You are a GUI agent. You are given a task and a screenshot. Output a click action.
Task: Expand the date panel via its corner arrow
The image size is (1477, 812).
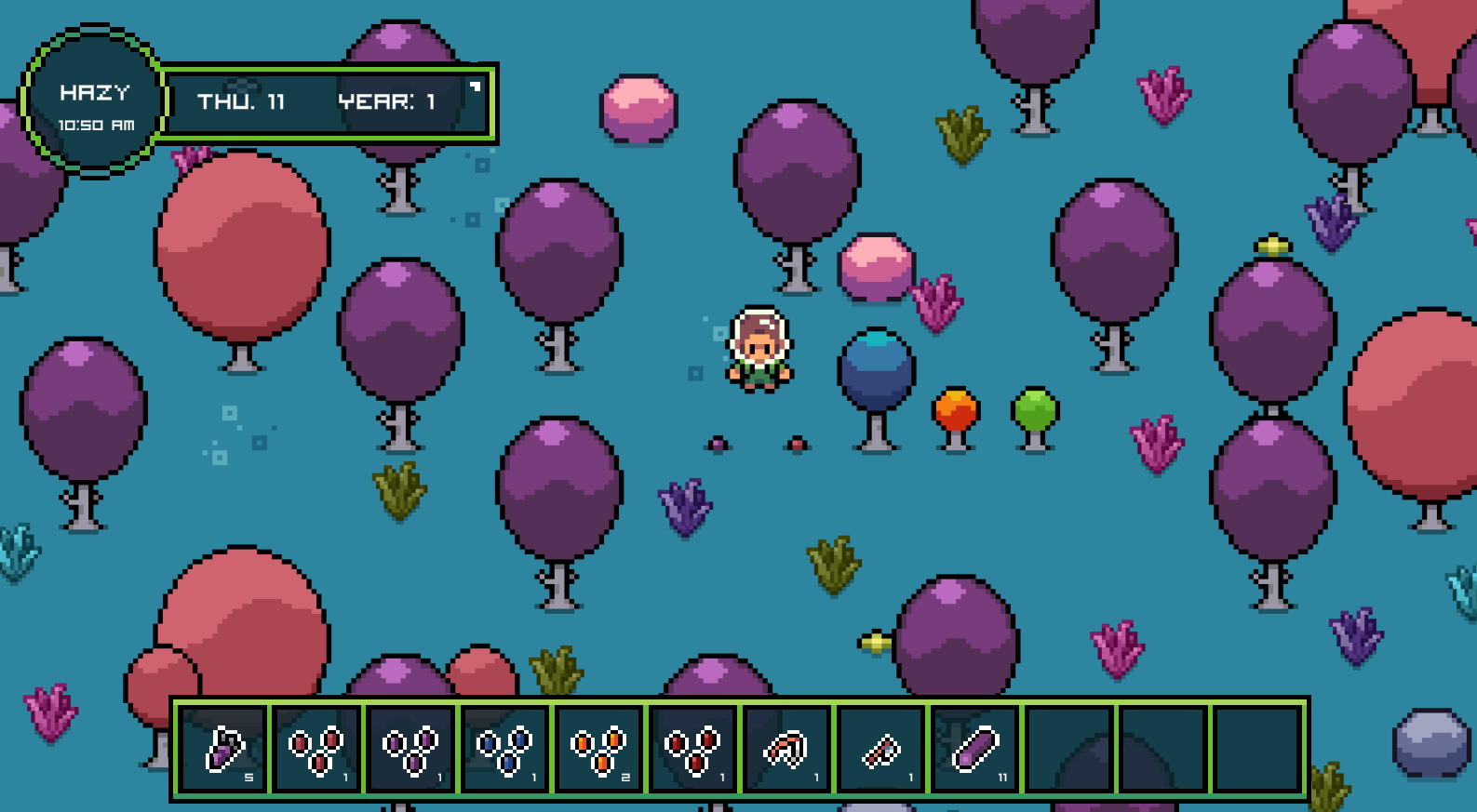point(475,86)
